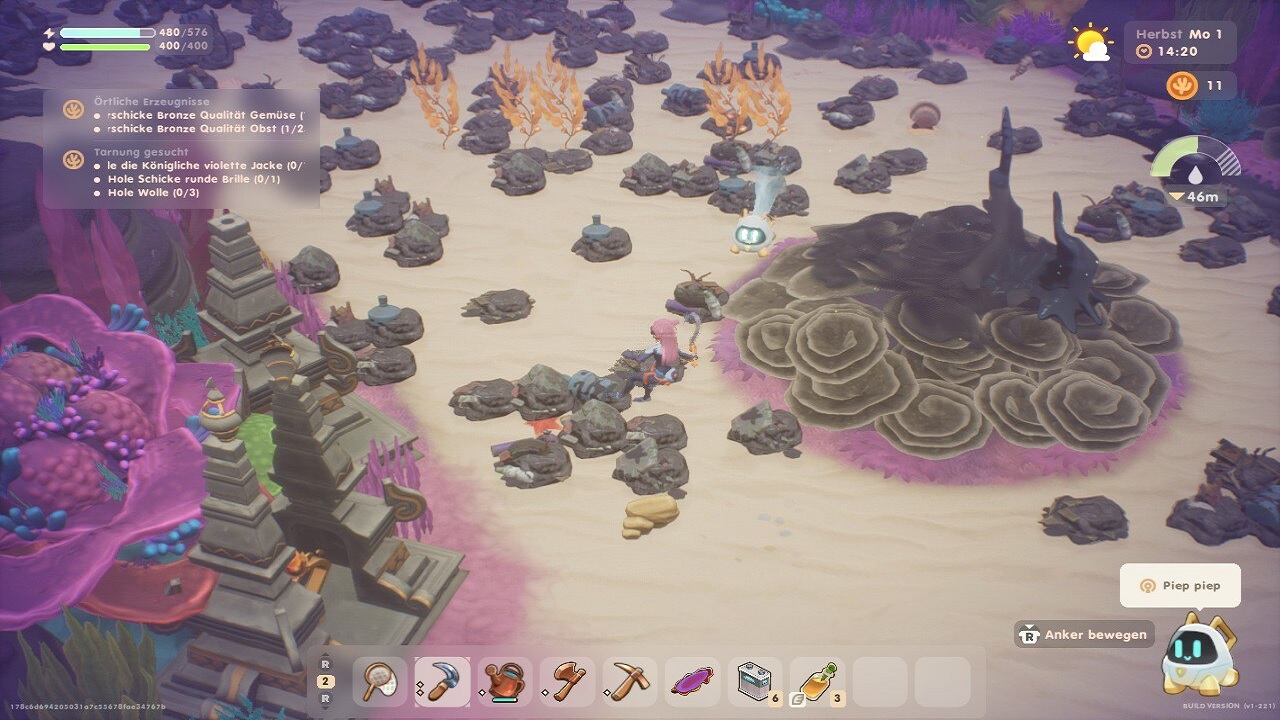
Task: Click the orange coral currency icon
Action: coord(1181,86)
